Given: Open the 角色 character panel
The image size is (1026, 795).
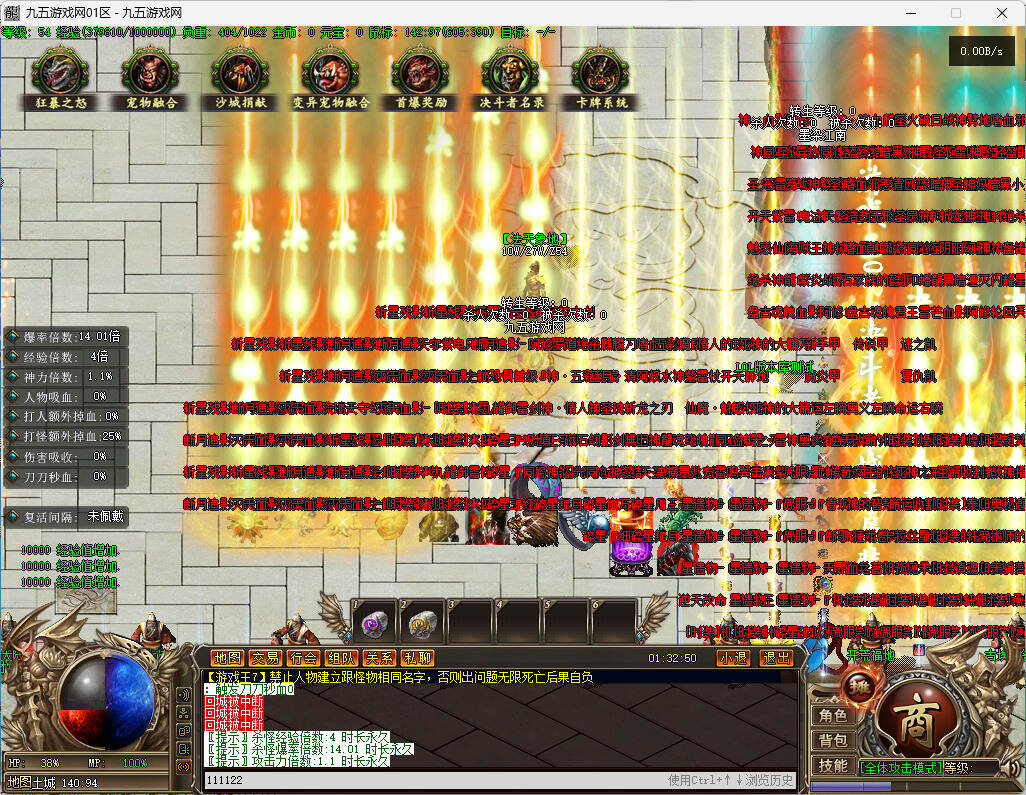Looking at the screenshot, I should point(832,716).
